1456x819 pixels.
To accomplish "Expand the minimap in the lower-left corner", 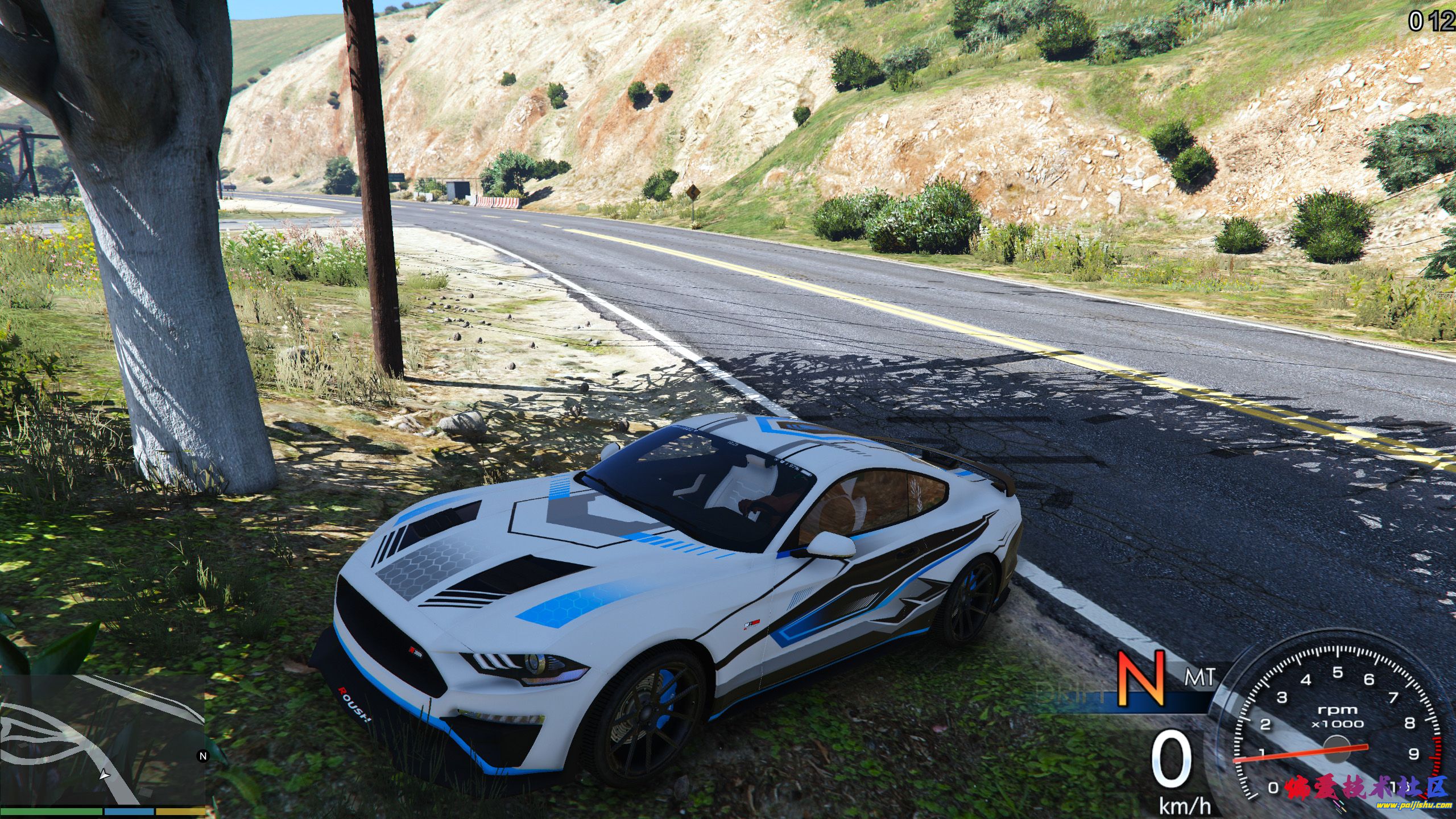I will click(x=102, y=739).
